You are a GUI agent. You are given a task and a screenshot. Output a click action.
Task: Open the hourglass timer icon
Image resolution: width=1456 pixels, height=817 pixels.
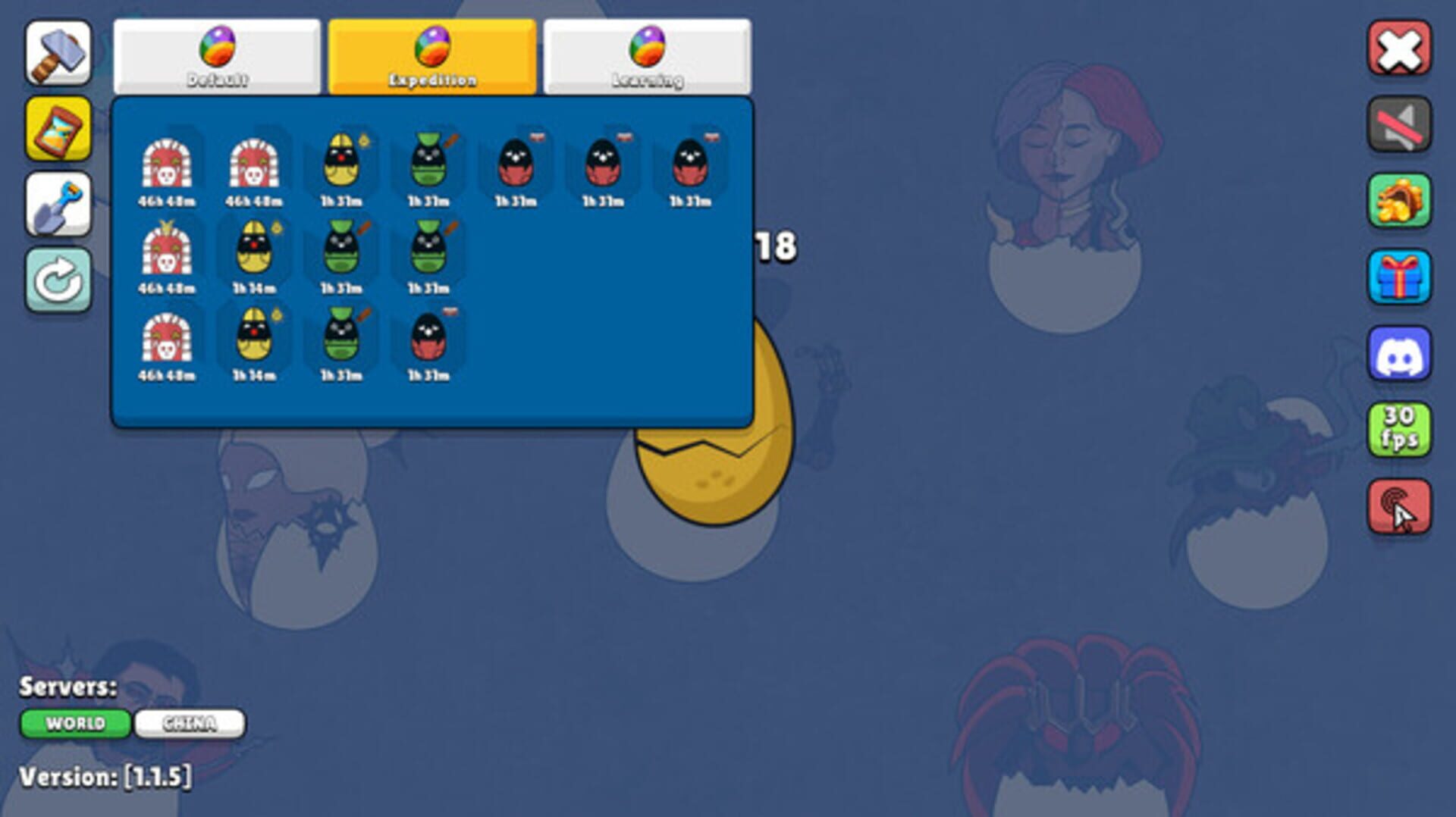[x=59, y=130]
